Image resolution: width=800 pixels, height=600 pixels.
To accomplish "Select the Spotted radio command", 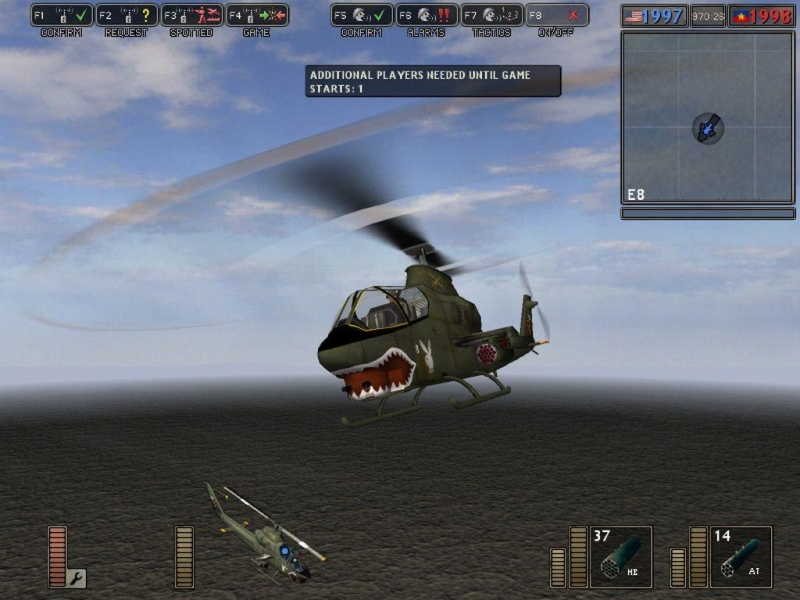I will [192, 15].
